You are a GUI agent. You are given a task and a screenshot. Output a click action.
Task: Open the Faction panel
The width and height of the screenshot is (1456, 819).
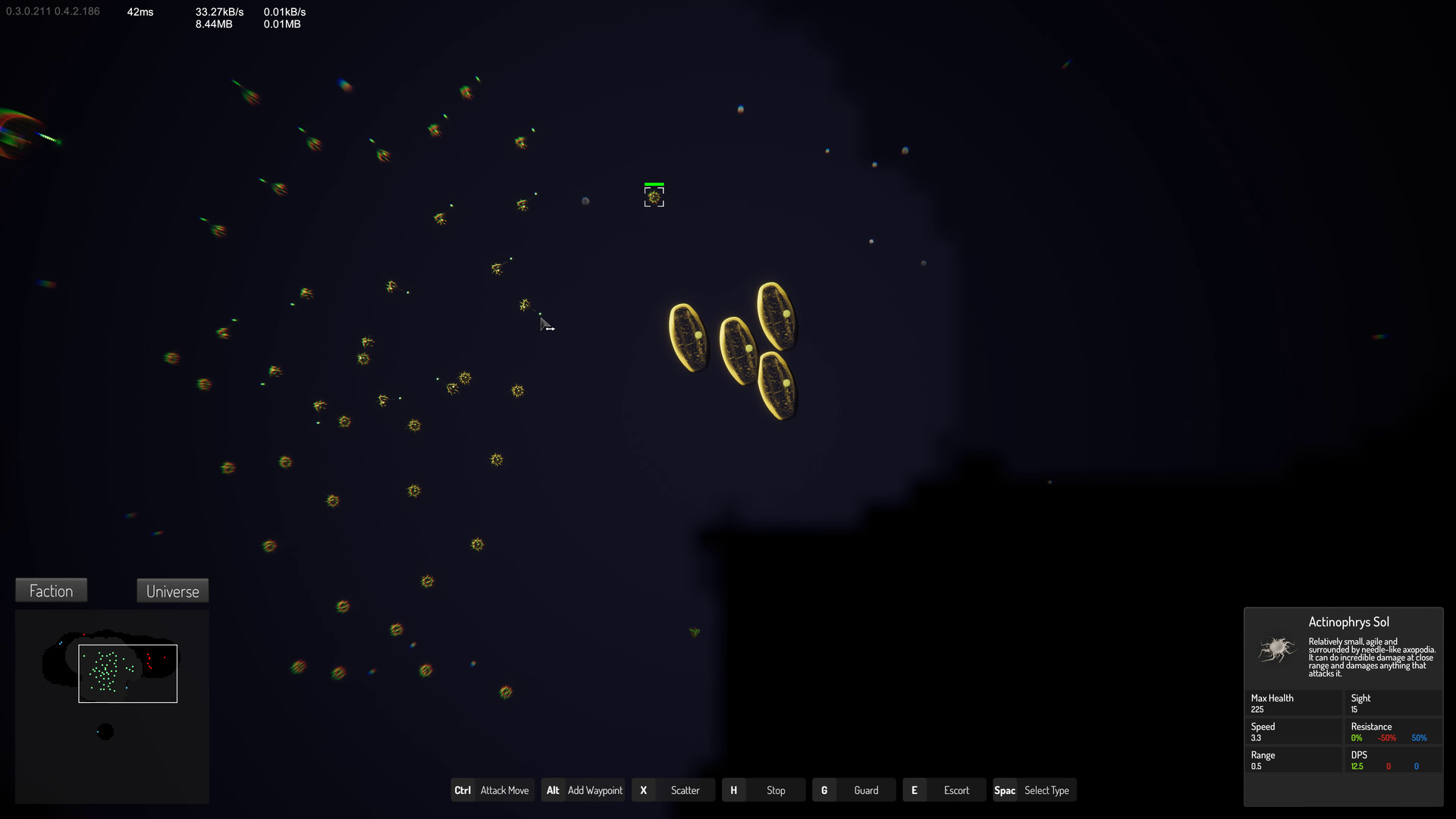click(51, 590)
